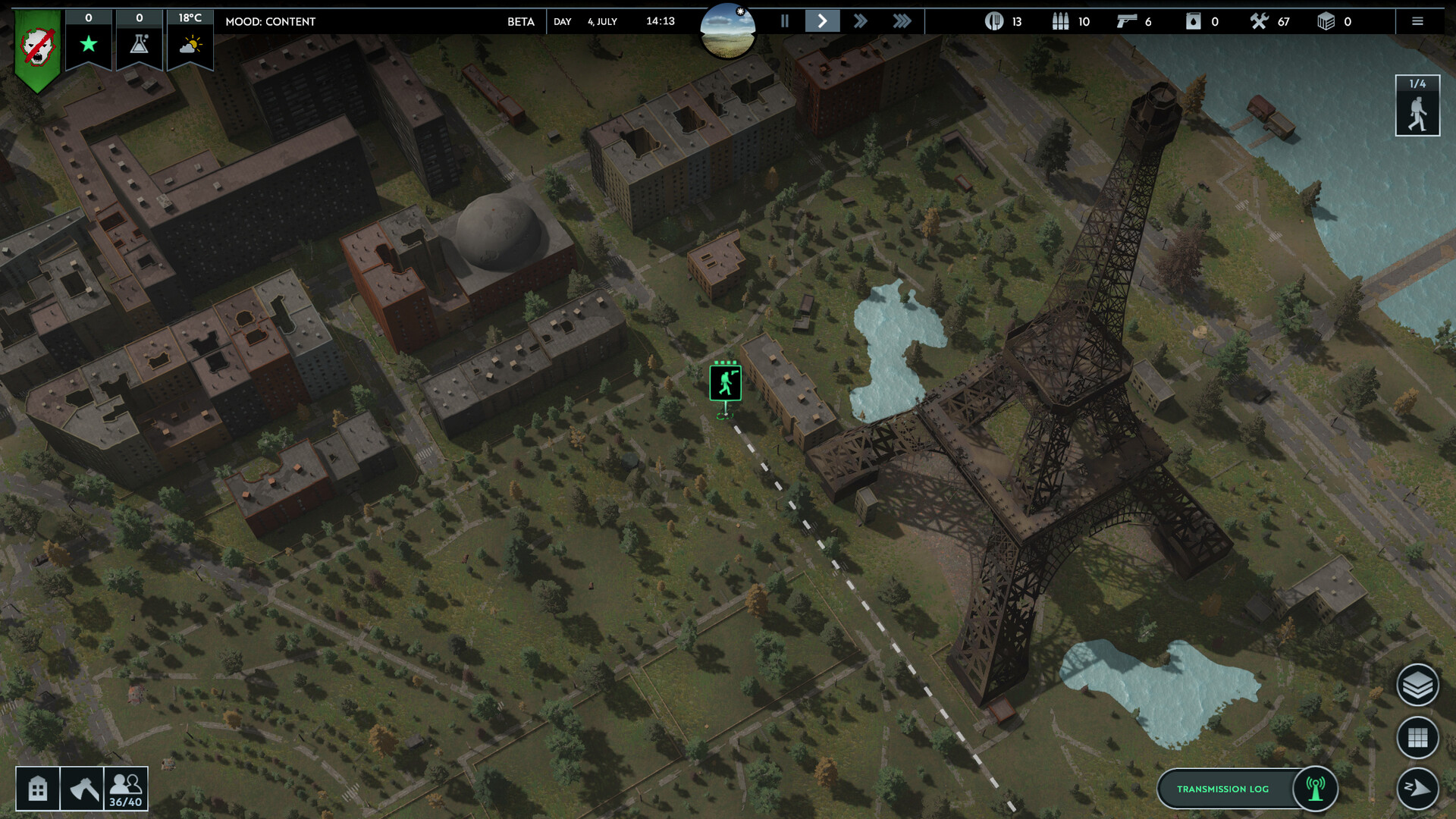Open the building construction menu
Image resolution: width=1456 pixels, height=819 pixels.
[38, 789]
